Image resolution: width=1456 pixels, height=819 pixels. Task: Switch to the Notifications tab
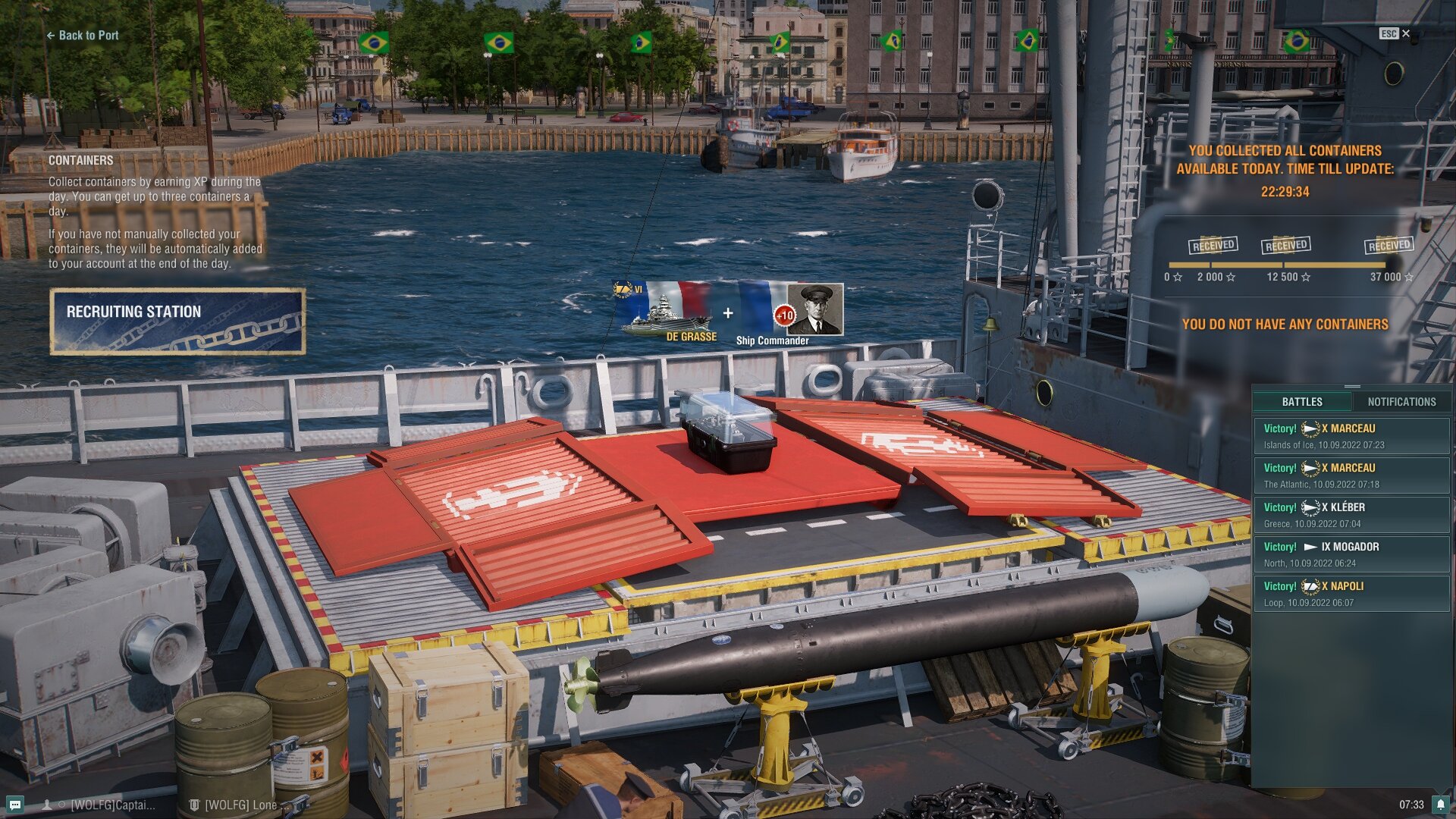point(1401,402)
